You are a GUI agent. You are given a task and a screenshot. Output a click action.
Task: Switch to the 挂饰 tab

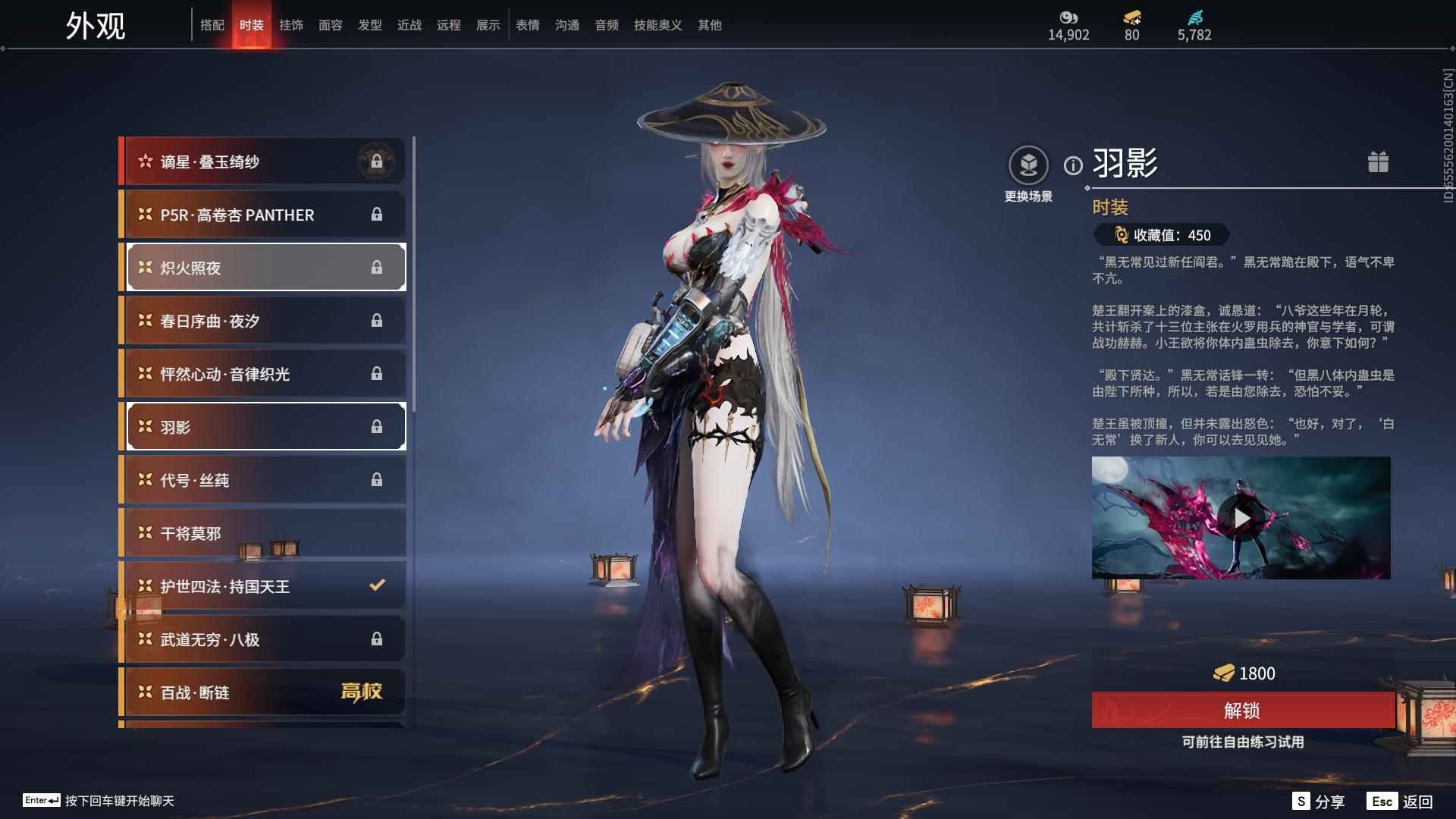coord(292,24)
